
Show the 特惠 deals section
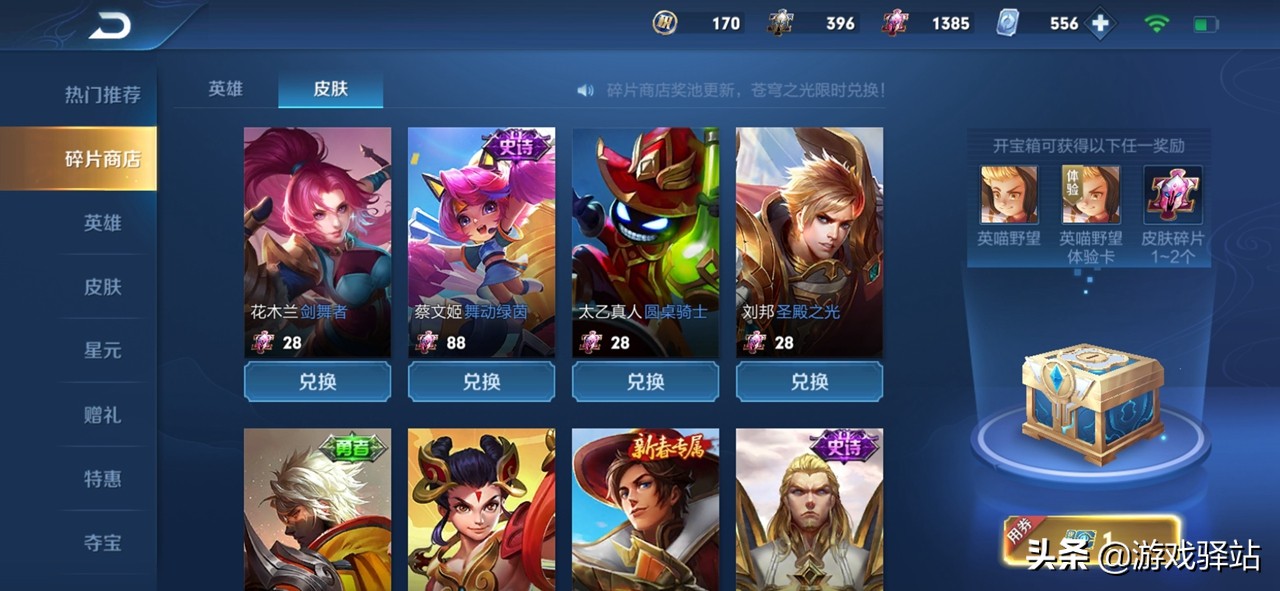click(102, 479)
